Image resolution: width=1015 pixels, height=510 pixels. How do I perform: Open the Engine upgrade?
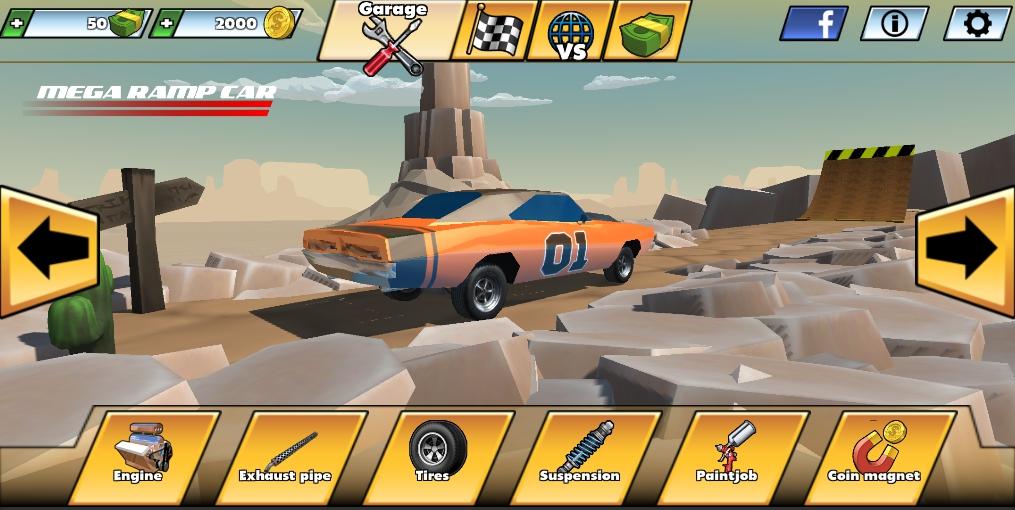click(142, 455)
